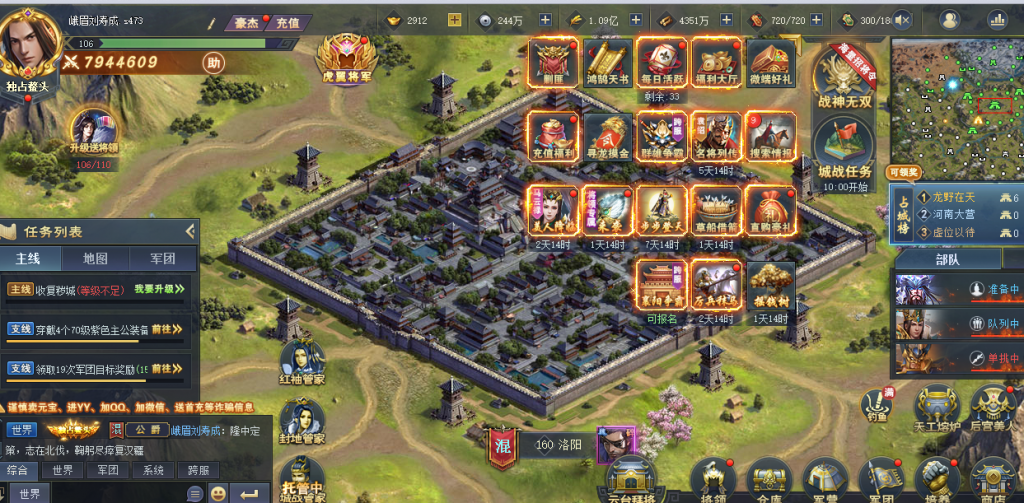Switch to the 军团 task tab
The height and width of the screenshot is (503, 1024).
162,258
